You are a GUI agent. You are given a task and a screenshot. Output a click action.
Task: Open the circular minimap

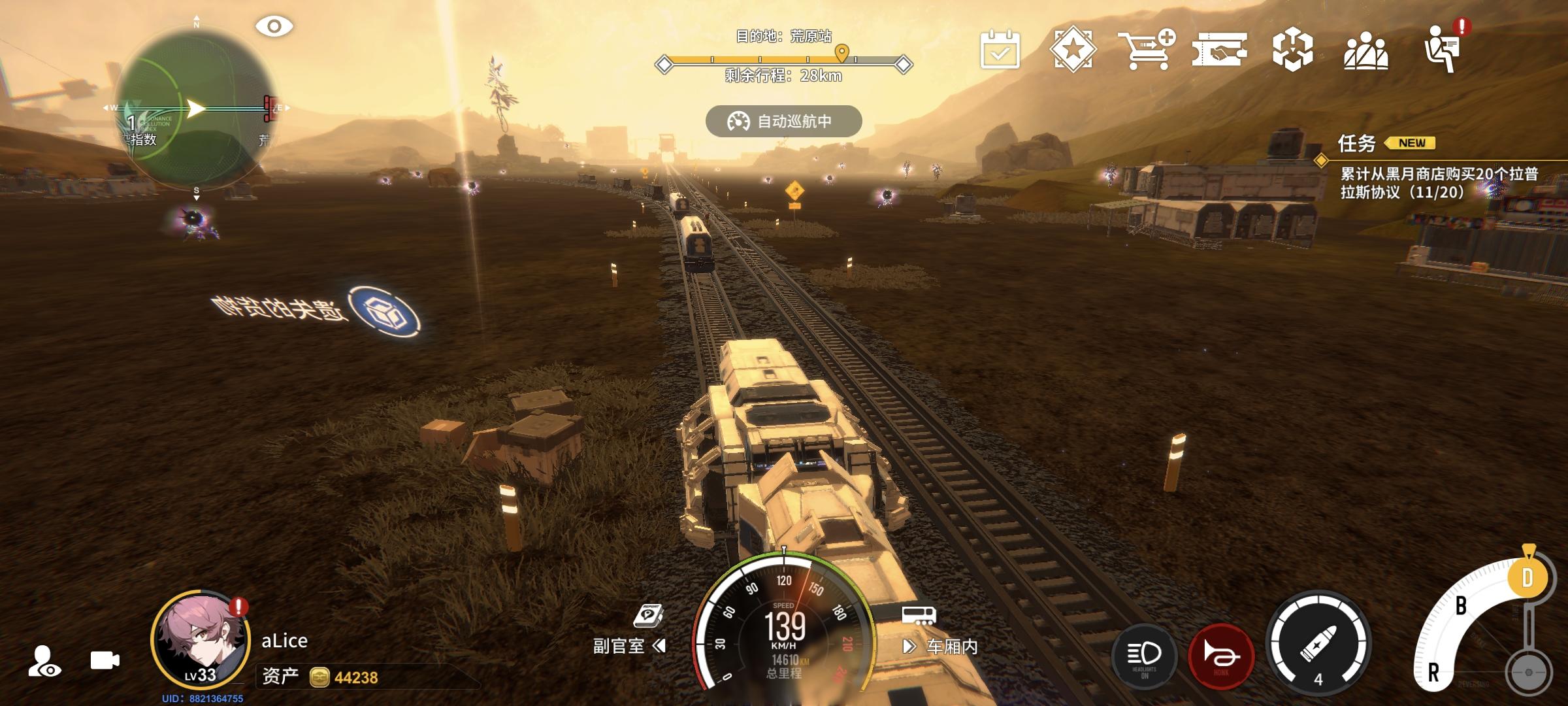(x=196, y=109)
